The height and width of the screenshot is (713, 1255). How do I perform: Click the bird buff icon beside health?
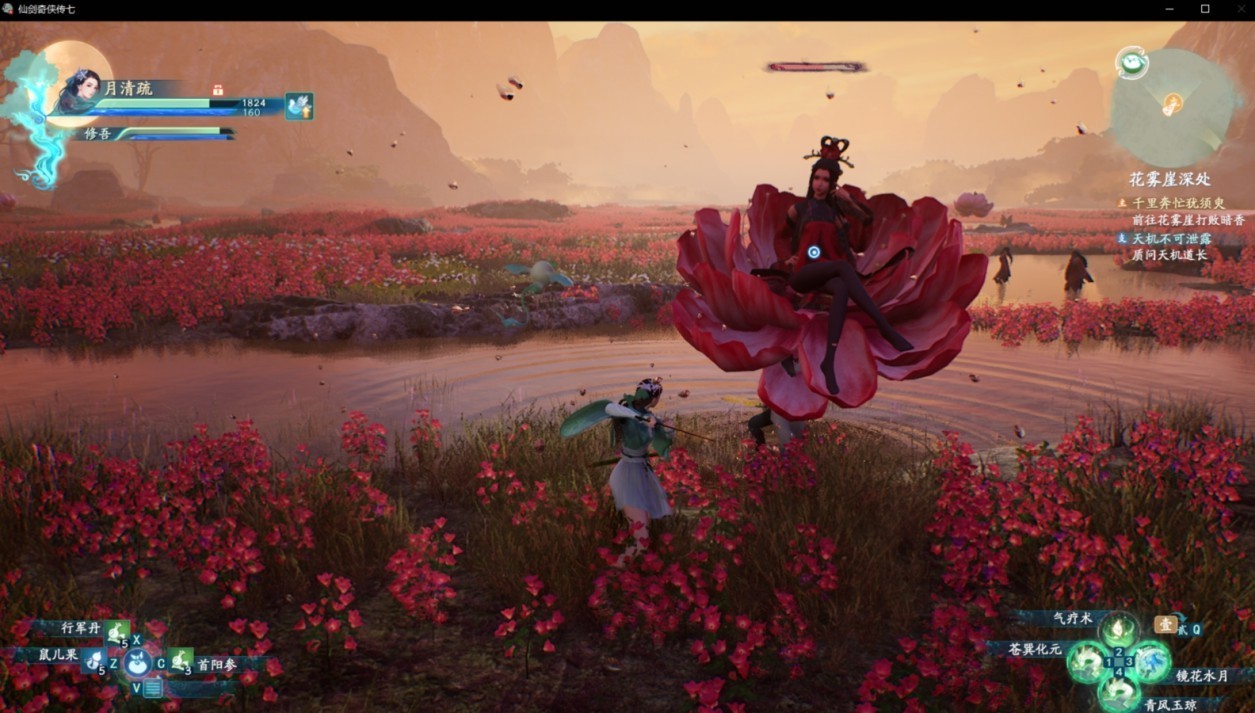[x=299, y=106]
